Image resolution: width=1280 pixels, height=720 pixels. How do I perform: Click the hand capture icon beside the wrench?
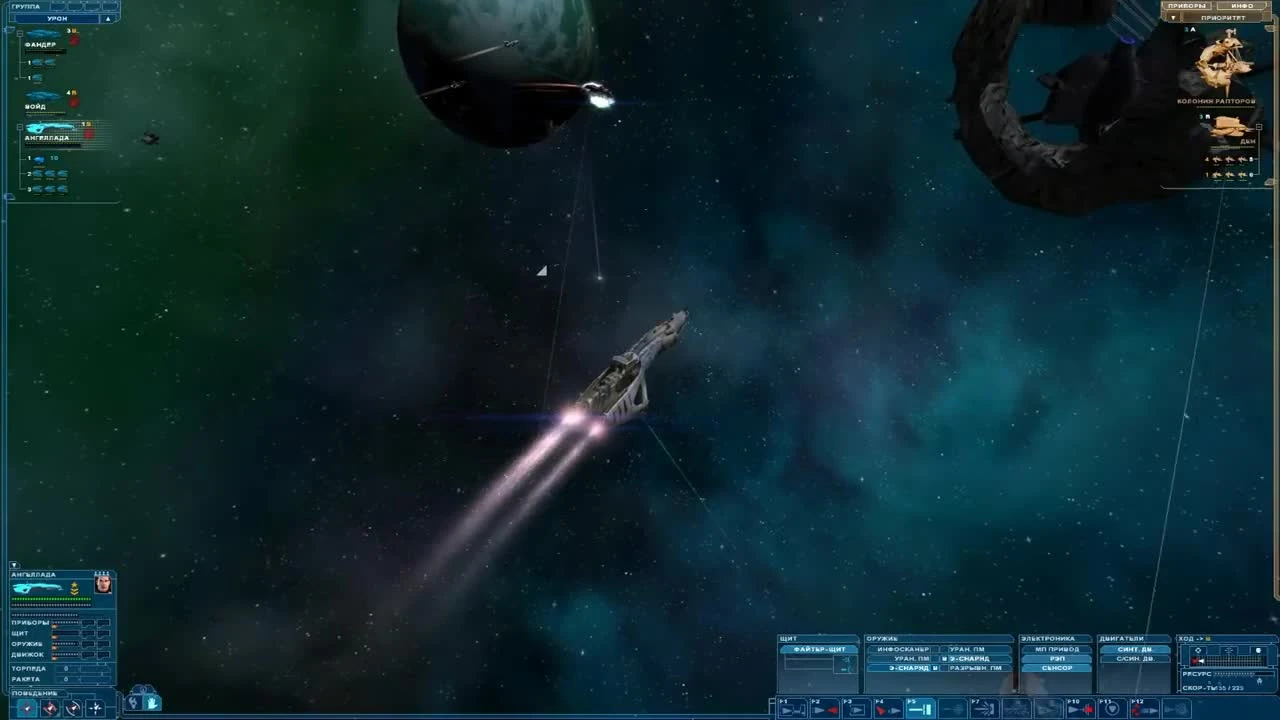click(153, 703)
